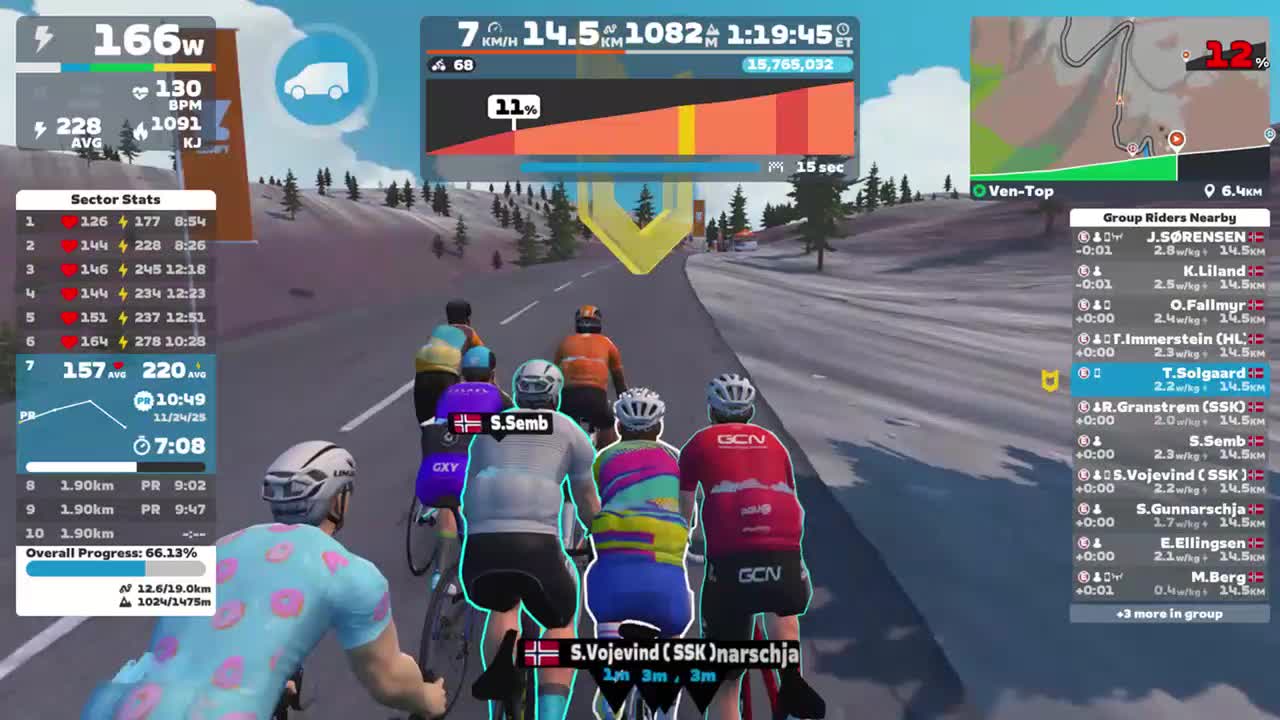This screenshot has height=720, width=1280.
Task: Click the finish flag icon near 15 sec
Action: (775, 165)
